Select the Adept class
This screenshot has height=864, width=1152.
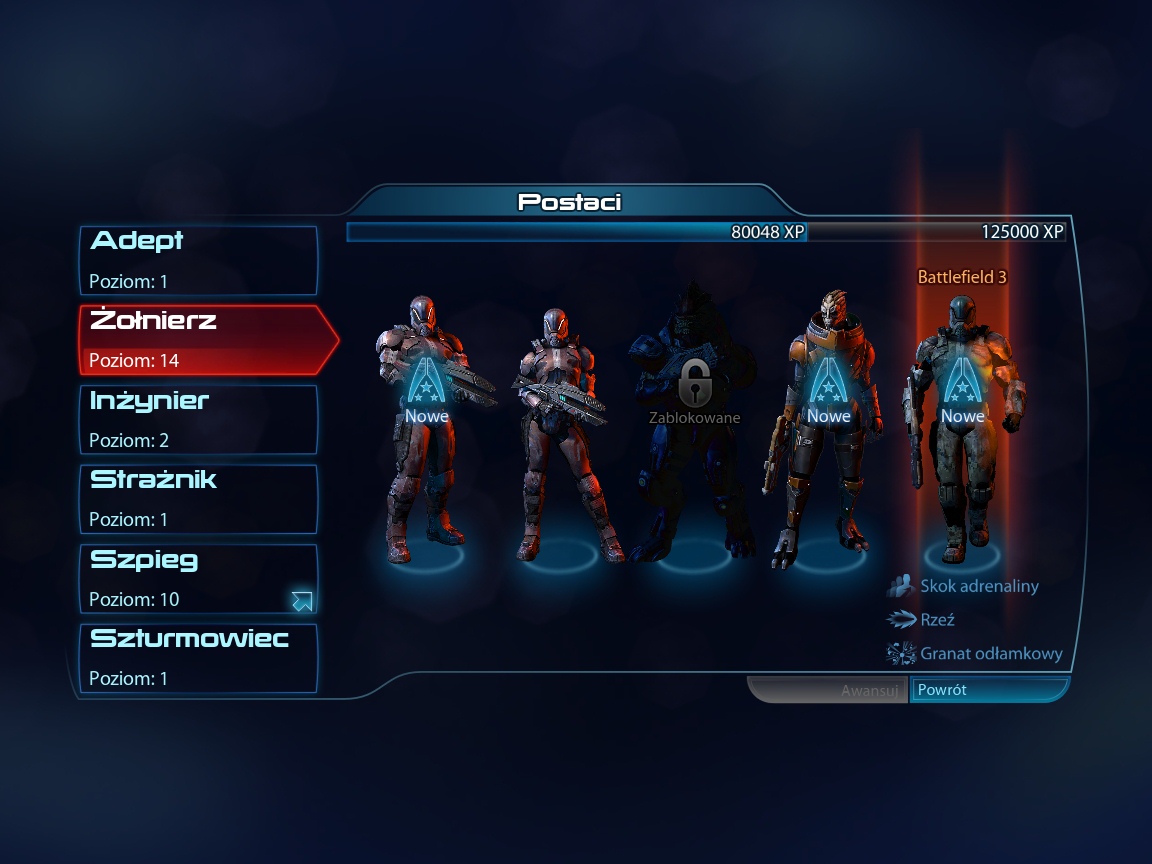coord(198,260)
